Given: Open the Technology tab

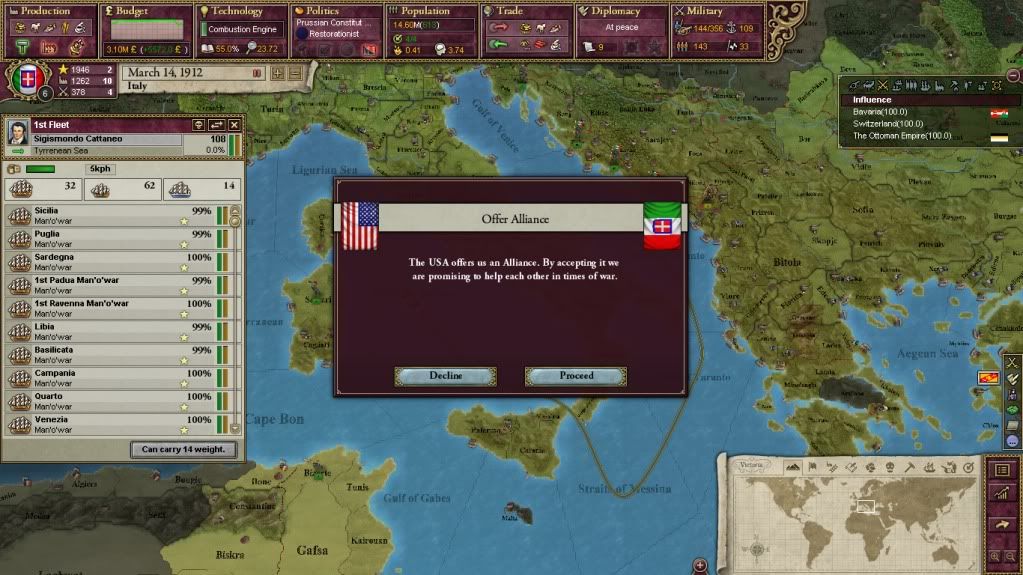Looking at the screenshot, I should [242, 12].
